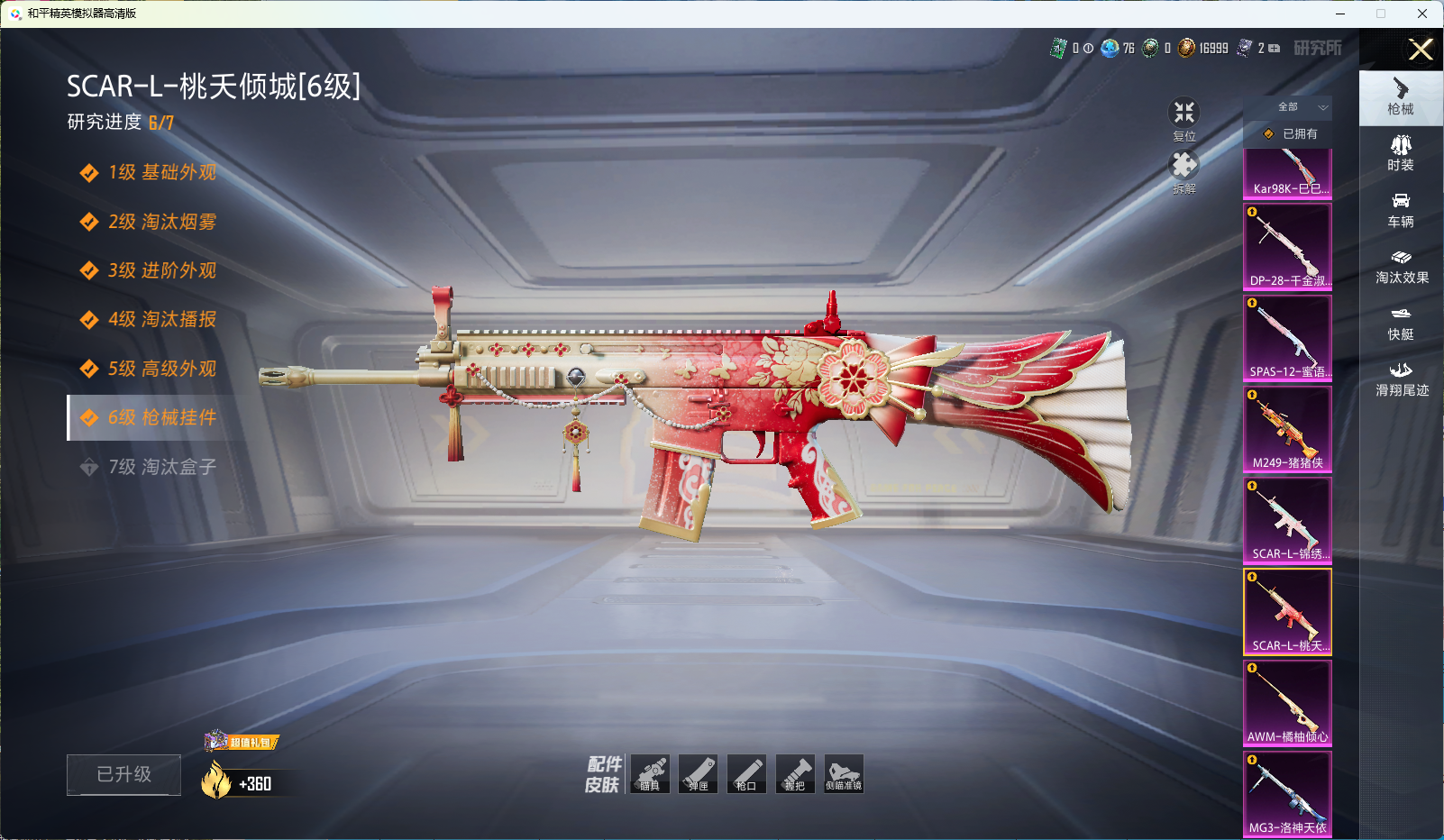Switch to the 时装 outfits tab
The height and width of the screenshot is (840, 1444).
coord(1400,153)
